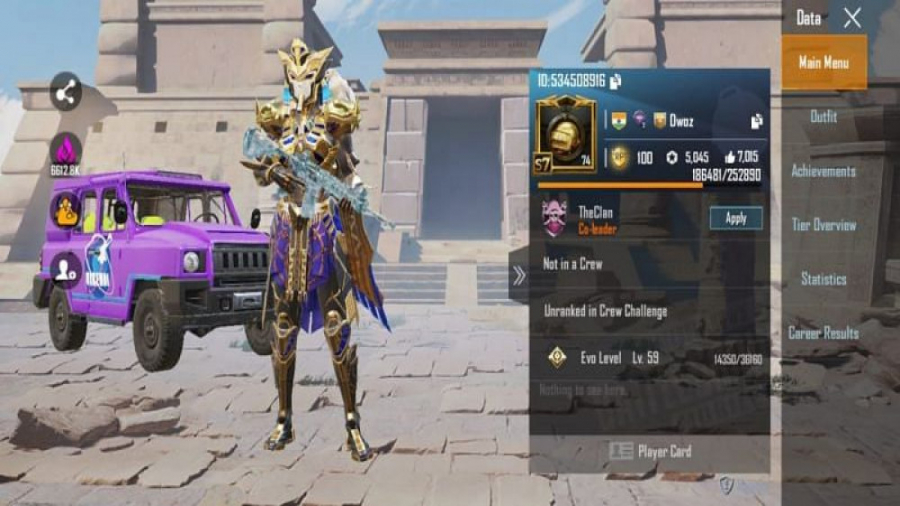Screen dimensions: 900x506
Task: Click the orange duck icon
Action: point(66,210)
